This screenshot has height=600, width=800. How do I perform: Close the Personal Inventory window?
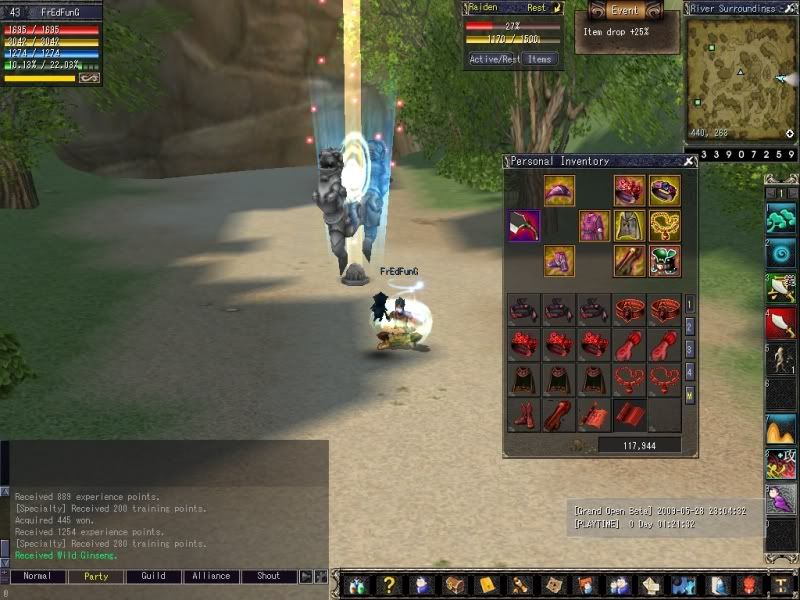click(689, 161)
